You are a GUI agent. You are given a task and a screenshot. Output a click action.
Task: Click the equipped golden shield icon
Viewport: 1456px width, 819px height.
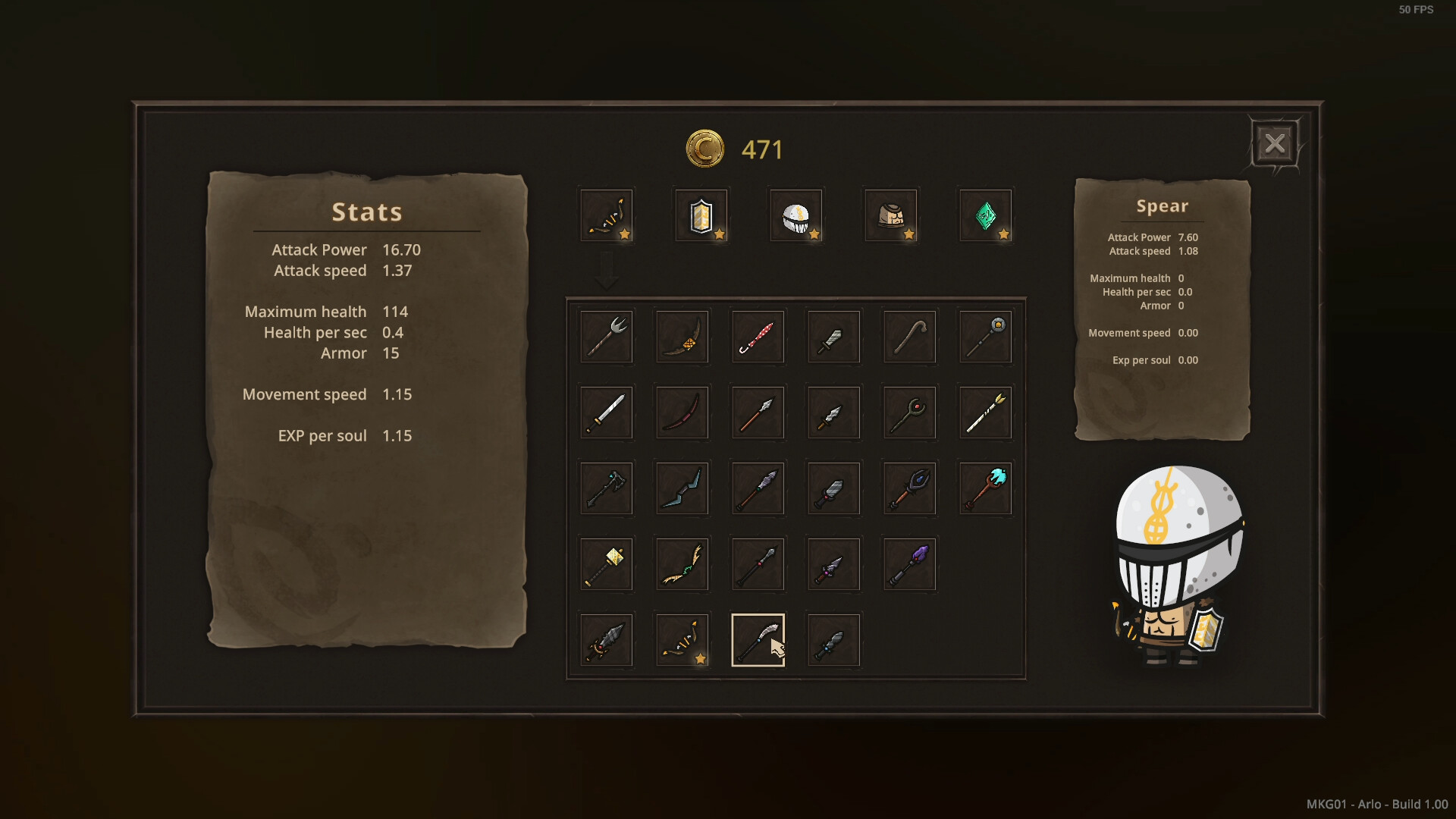click(701, 215)
